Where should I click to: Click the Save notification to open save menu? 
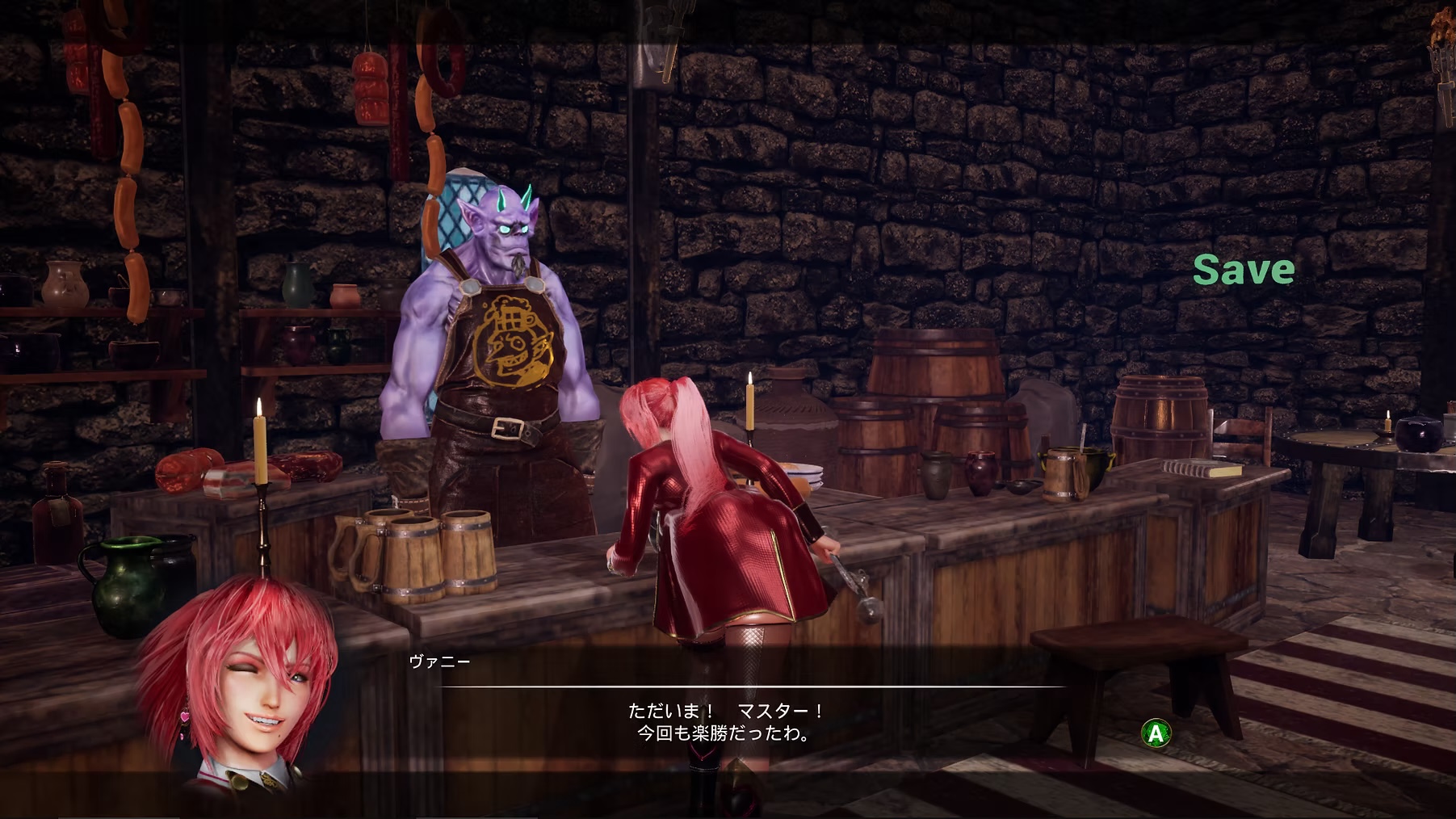(1244, 271)
